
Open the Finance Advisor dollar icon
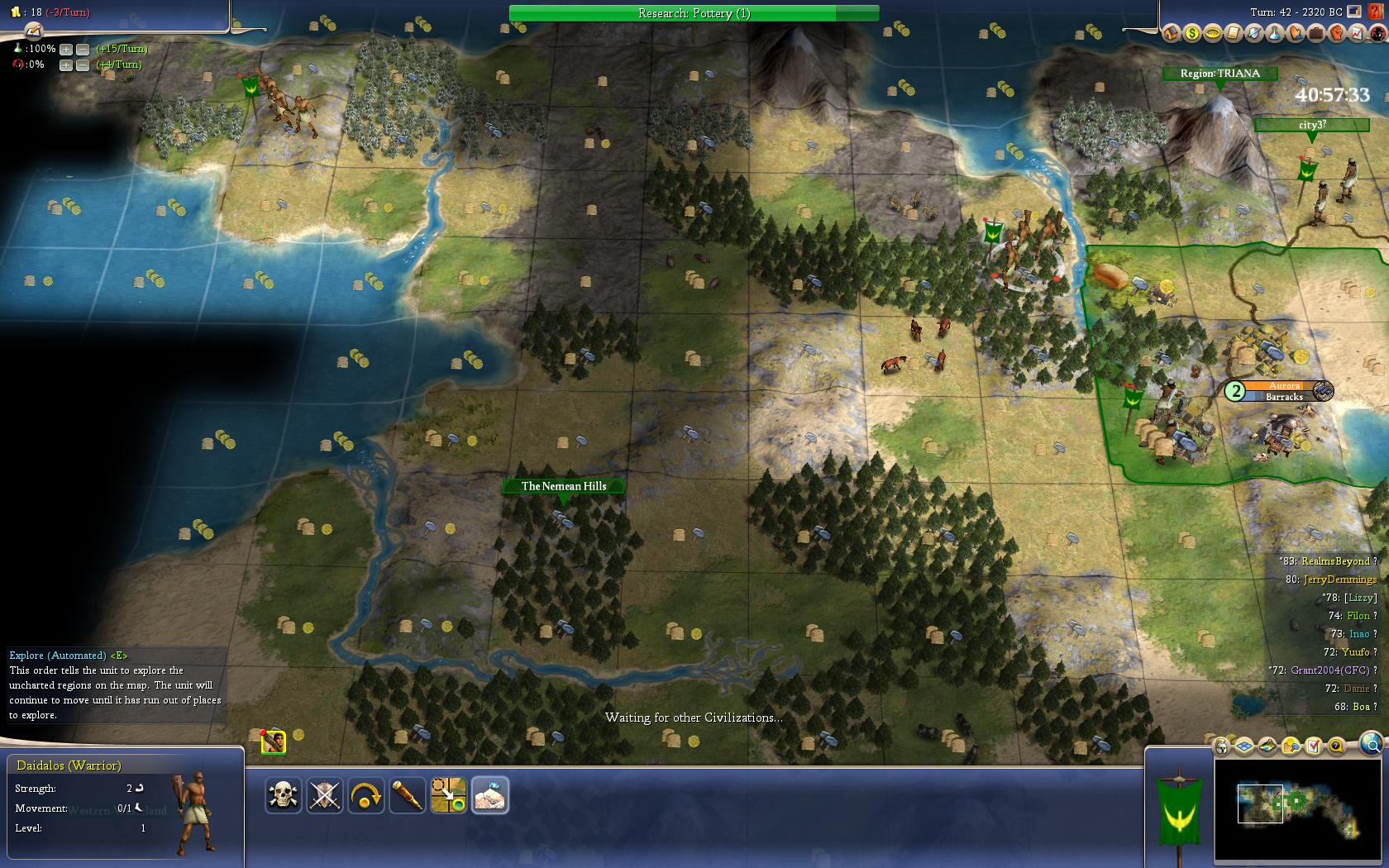click(x=1191, y=34)
